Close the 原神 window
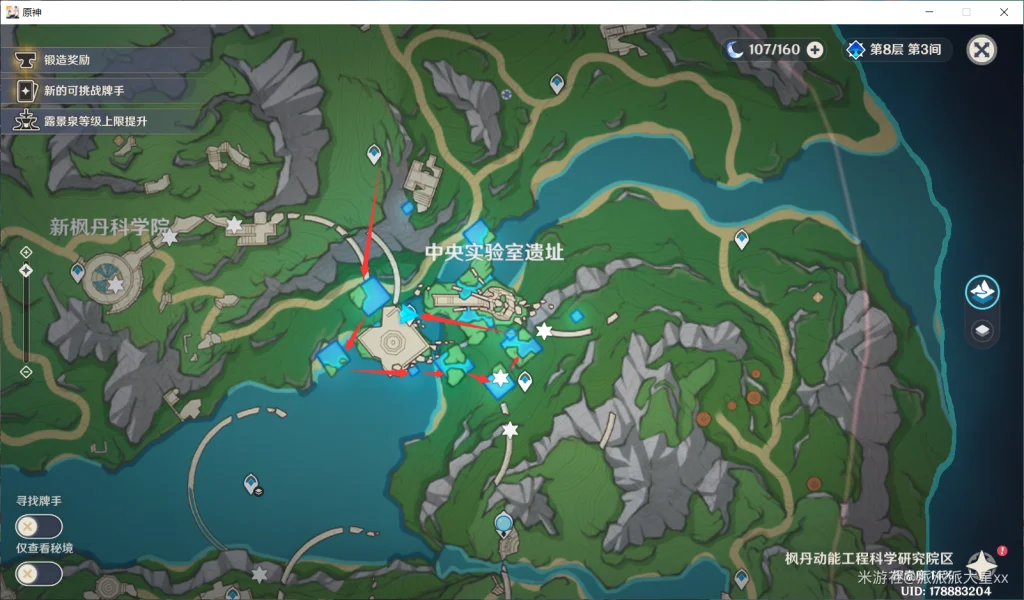1024x600 pixels. coord(1004,12)
